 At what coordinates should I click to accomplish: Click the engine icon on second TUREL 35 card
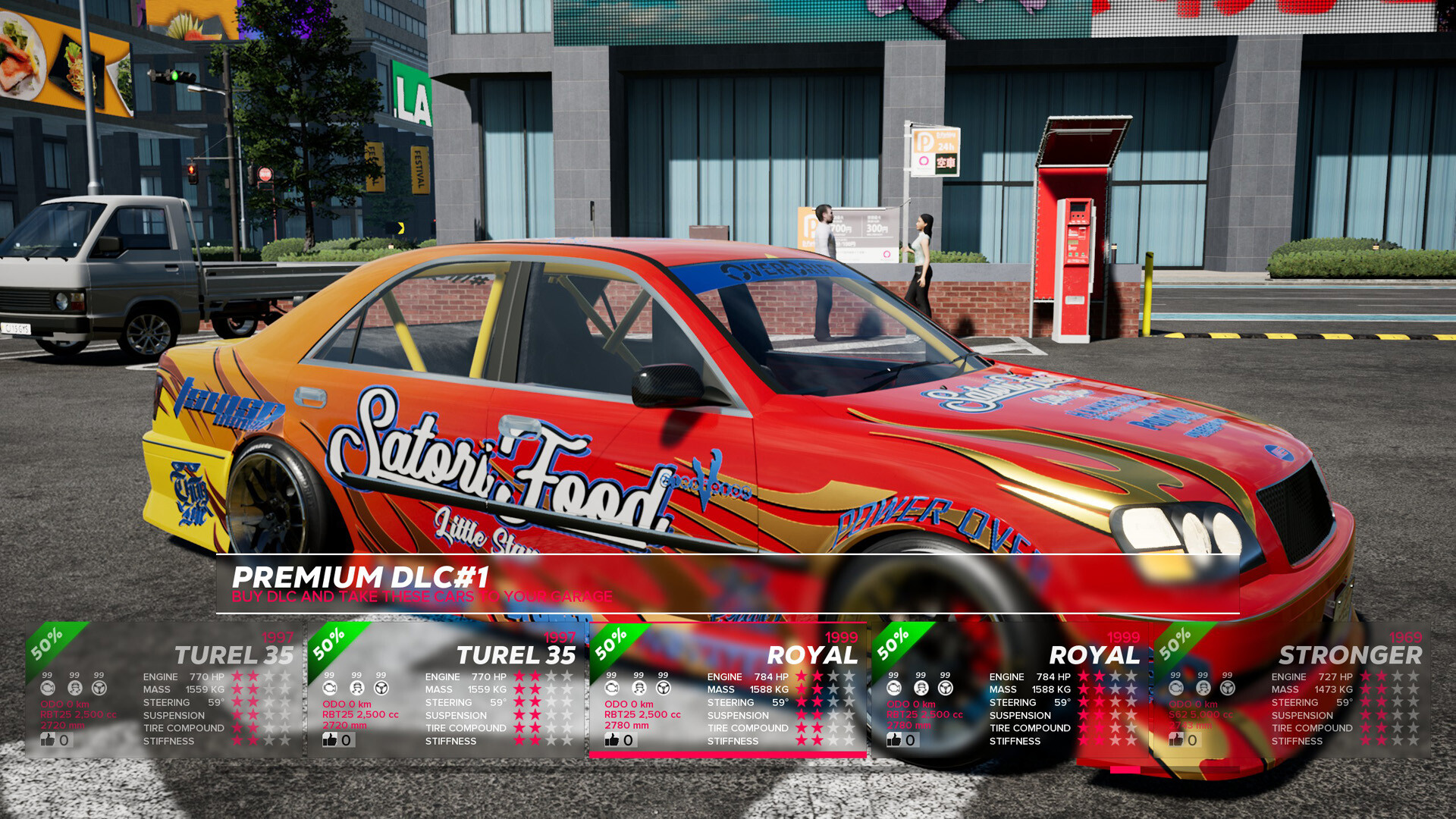tap(329, 688)
